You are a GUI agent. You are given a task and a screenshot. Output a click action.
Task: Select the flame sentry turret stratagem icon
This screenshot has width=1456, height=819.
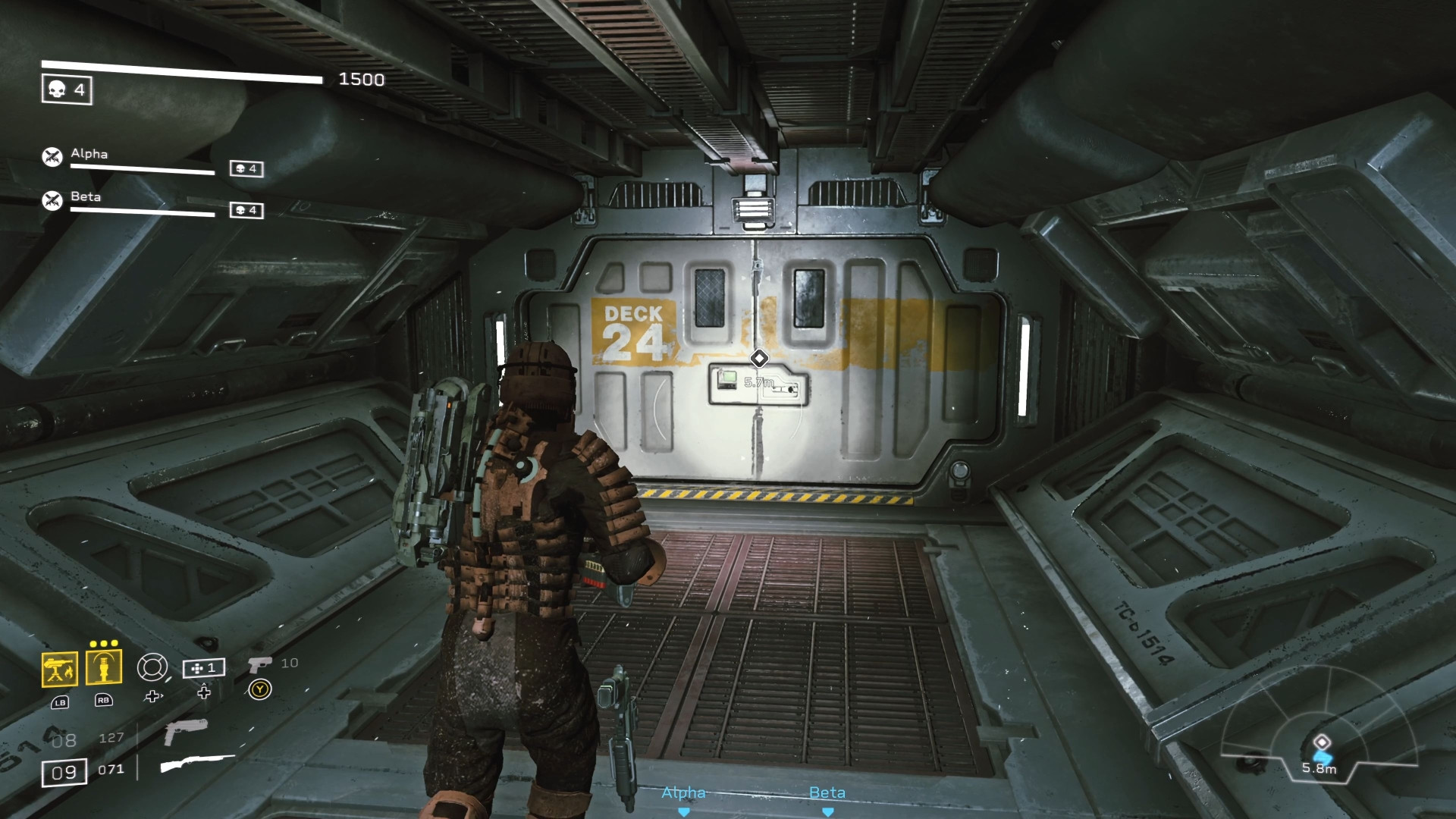61,667
